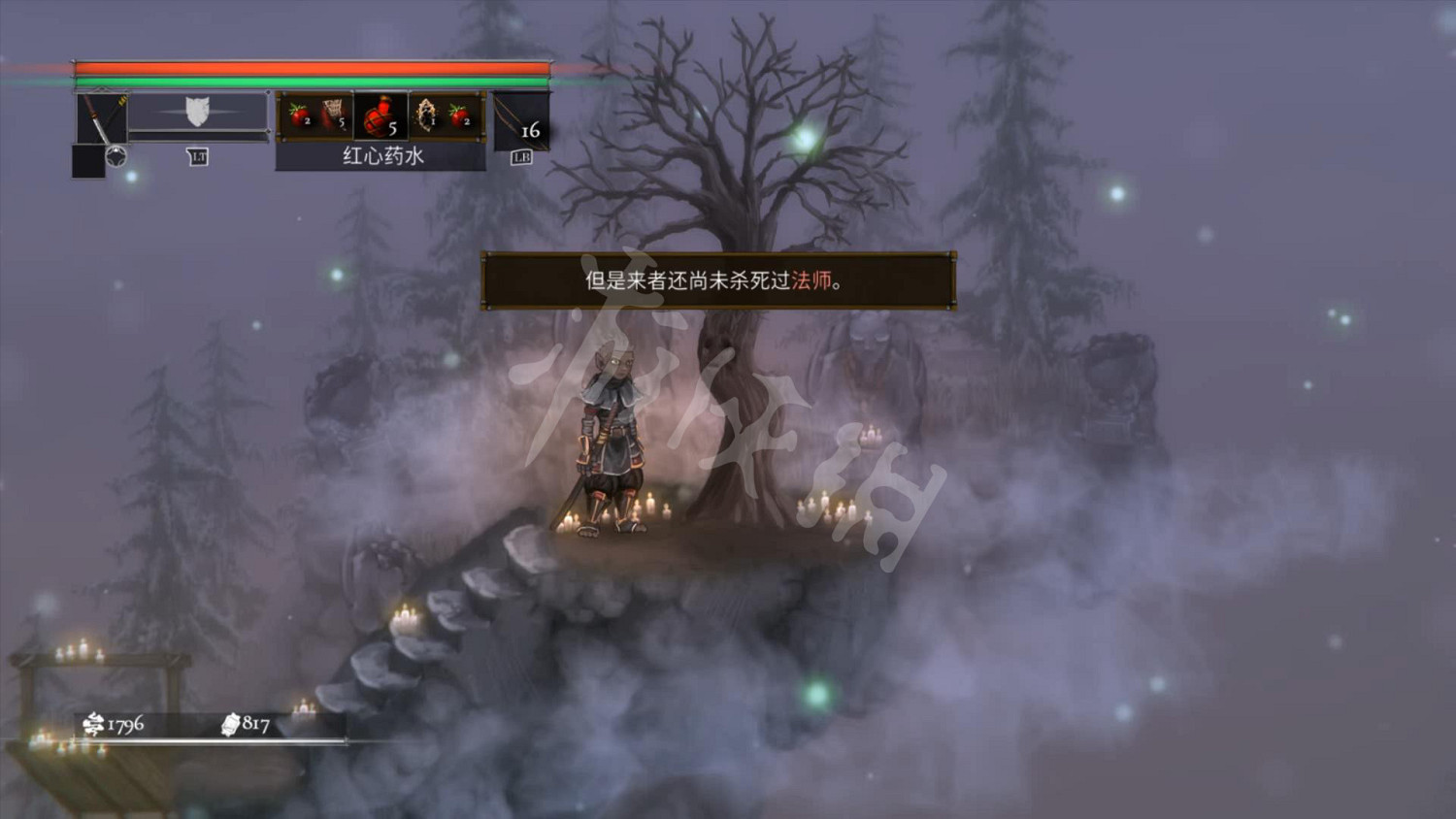Viewport: 1456px width, 819px height.
Task: Click the bow icon showing 16 arrows
Action: tap(520, 122)
